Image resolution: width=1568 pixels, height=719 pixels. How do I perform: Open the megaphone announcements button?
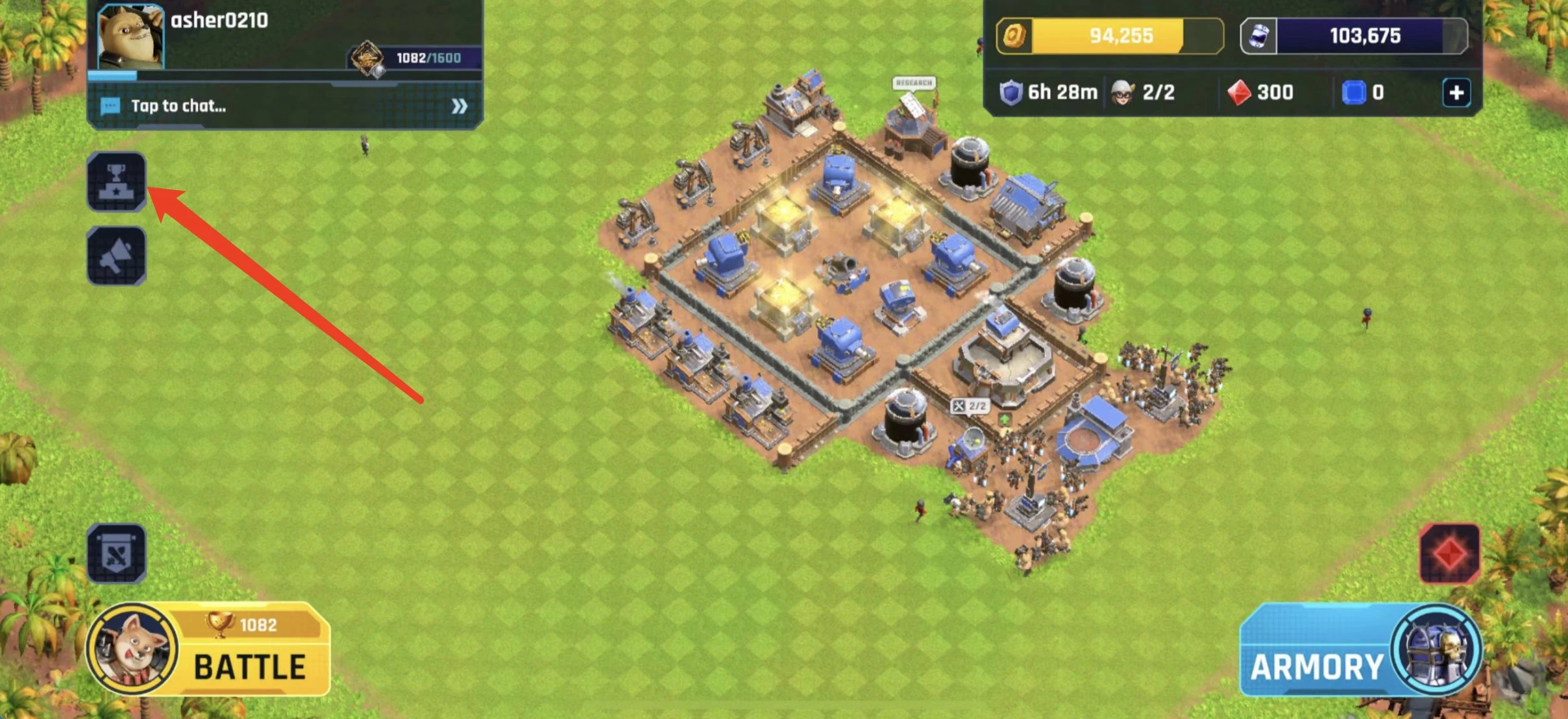(x=116, y=256)
